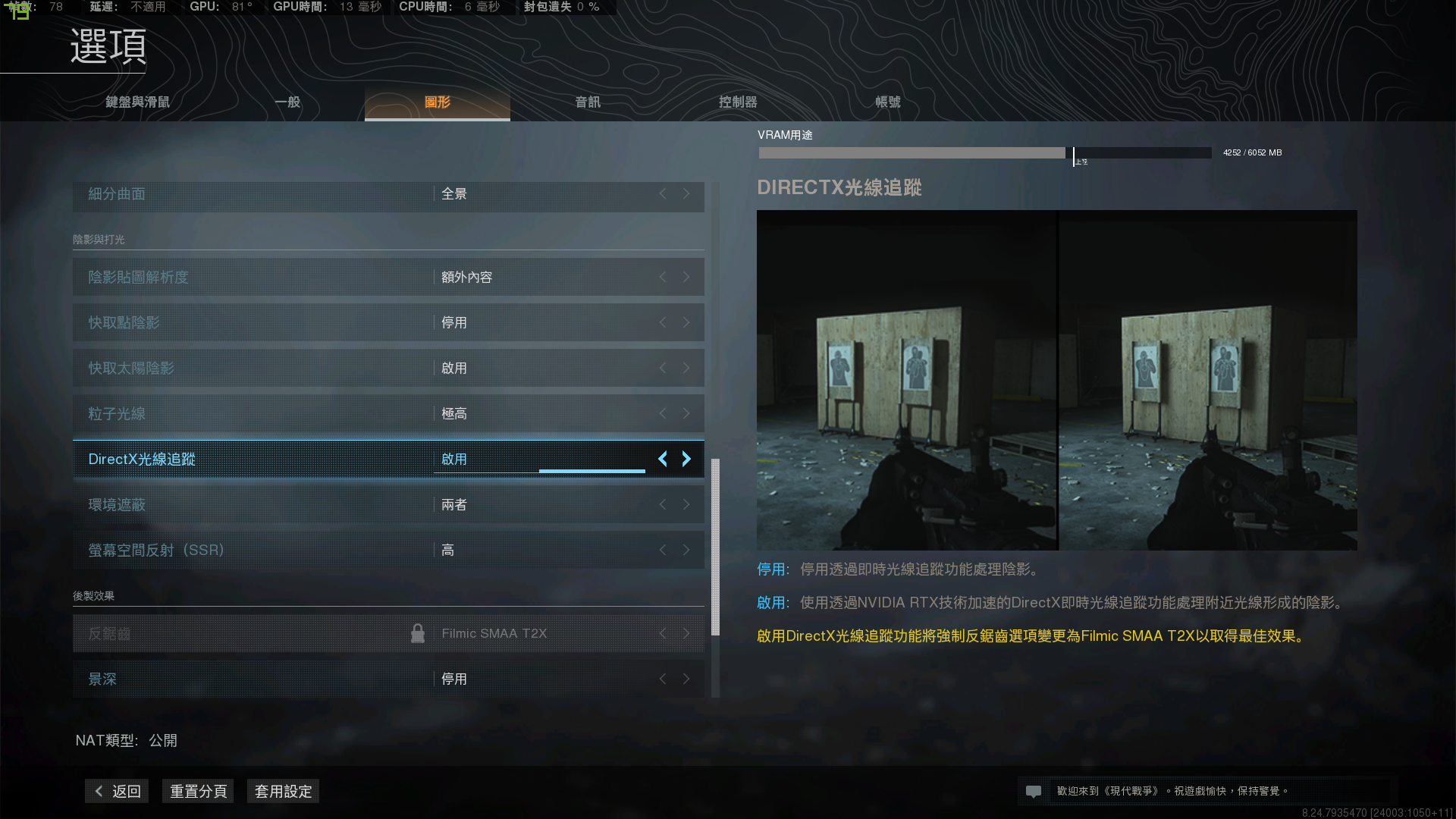Screen dimensions: 1456x819
Task: Step through 陰影貼圖解析度 options with the chevron
Action: [x=686, y=277]
